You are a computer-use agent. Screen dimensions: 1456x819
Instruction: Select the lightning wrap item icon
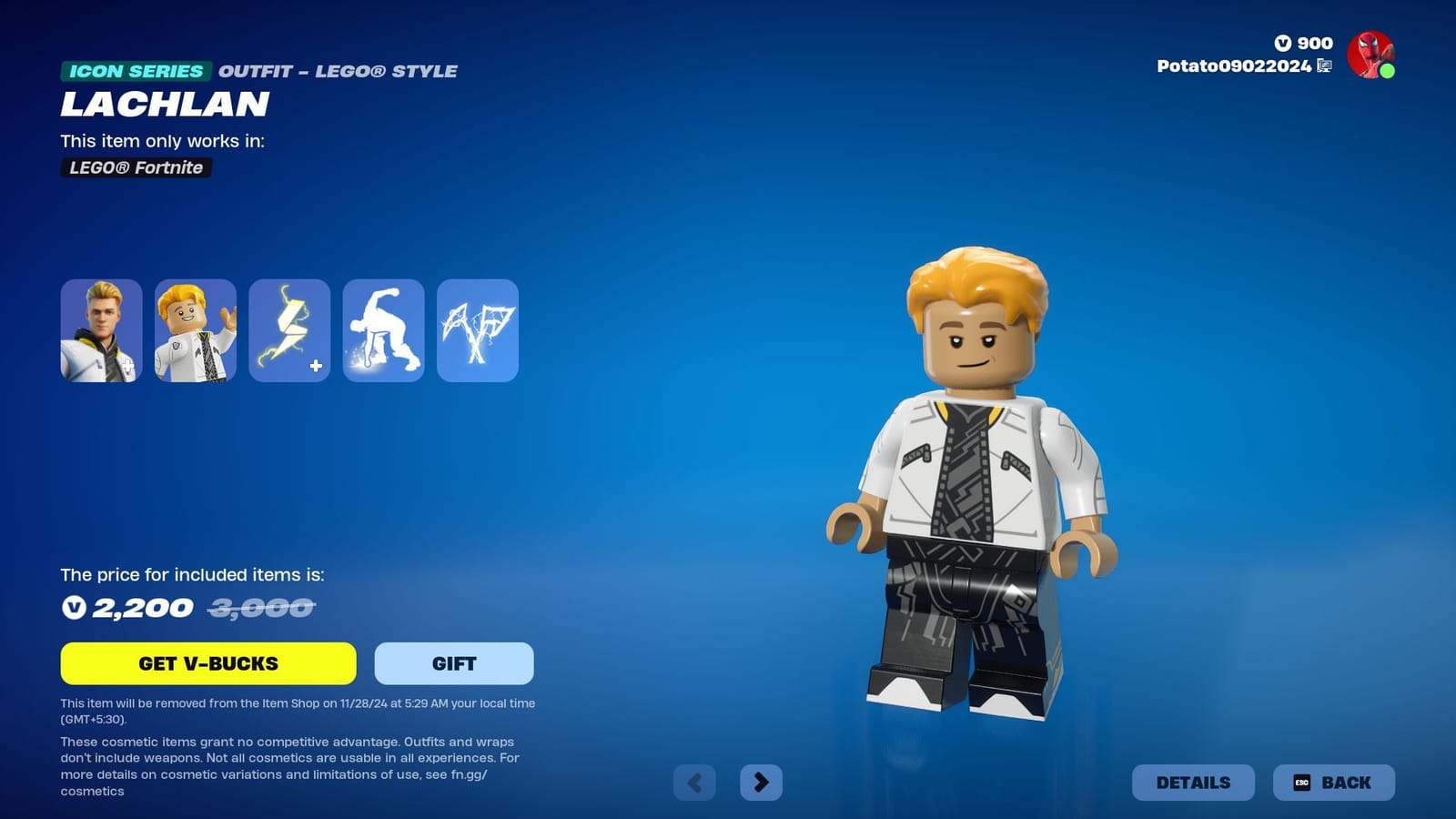pyautogui.click(x=477, y=330)
